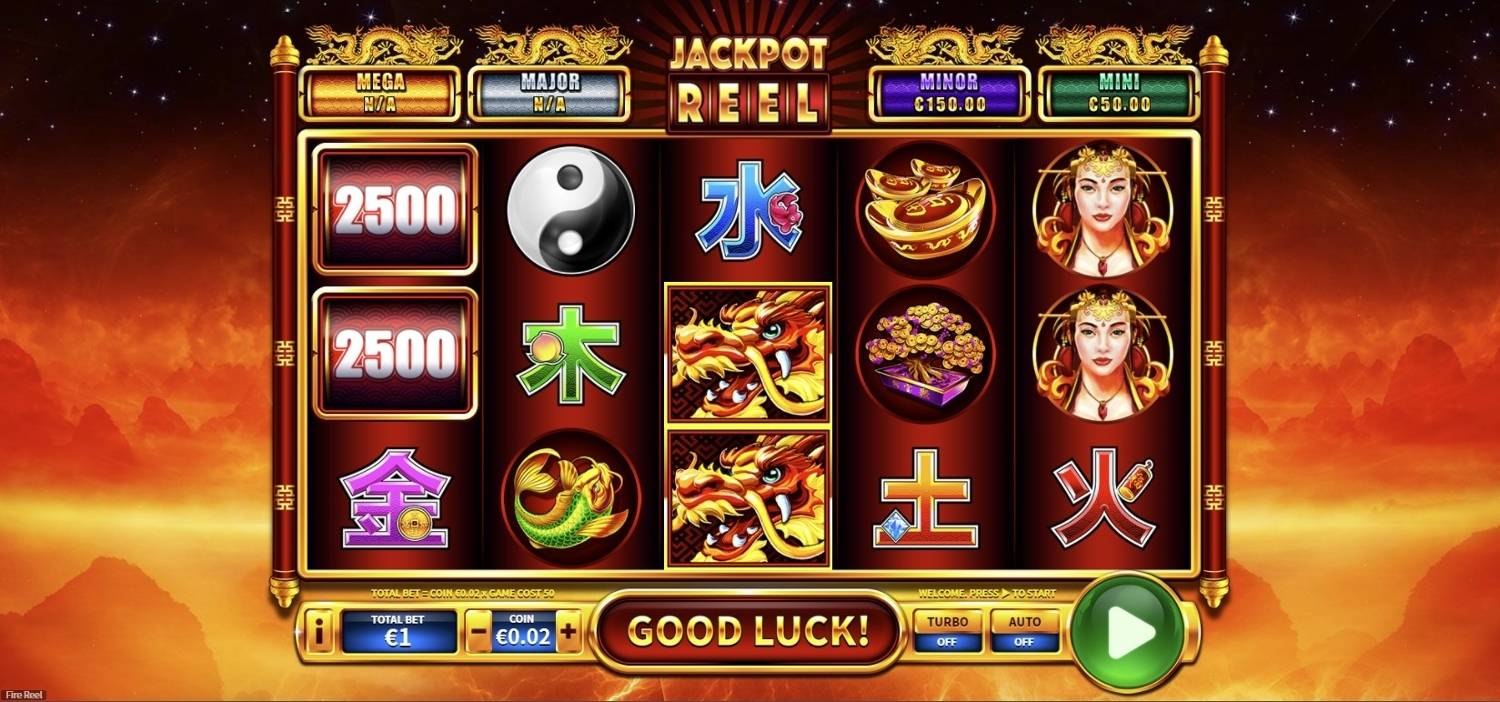
Task: Toggle the Turbo mode button
Action: click(947, 631)
